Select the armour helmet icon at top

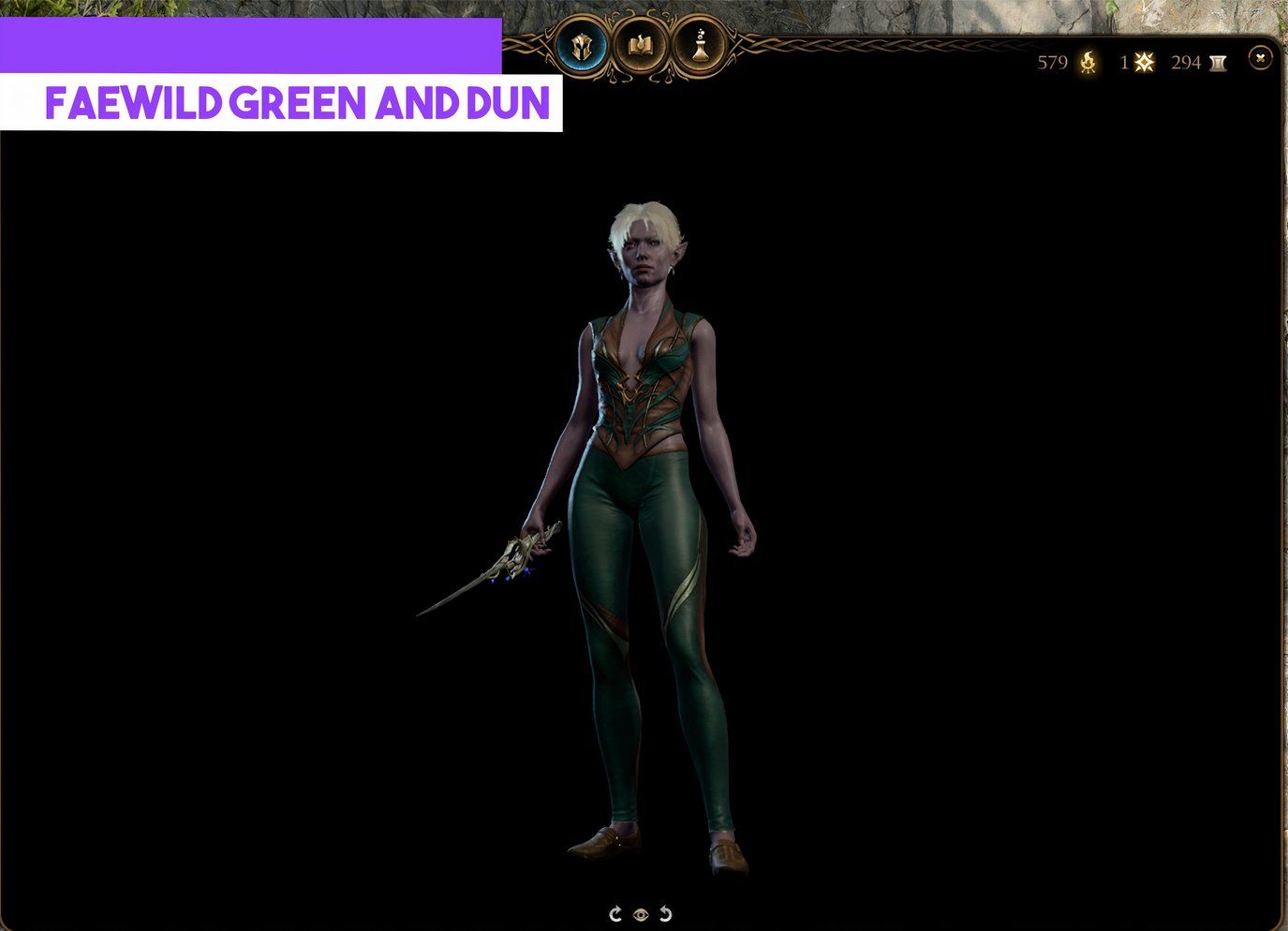[581, 46]
